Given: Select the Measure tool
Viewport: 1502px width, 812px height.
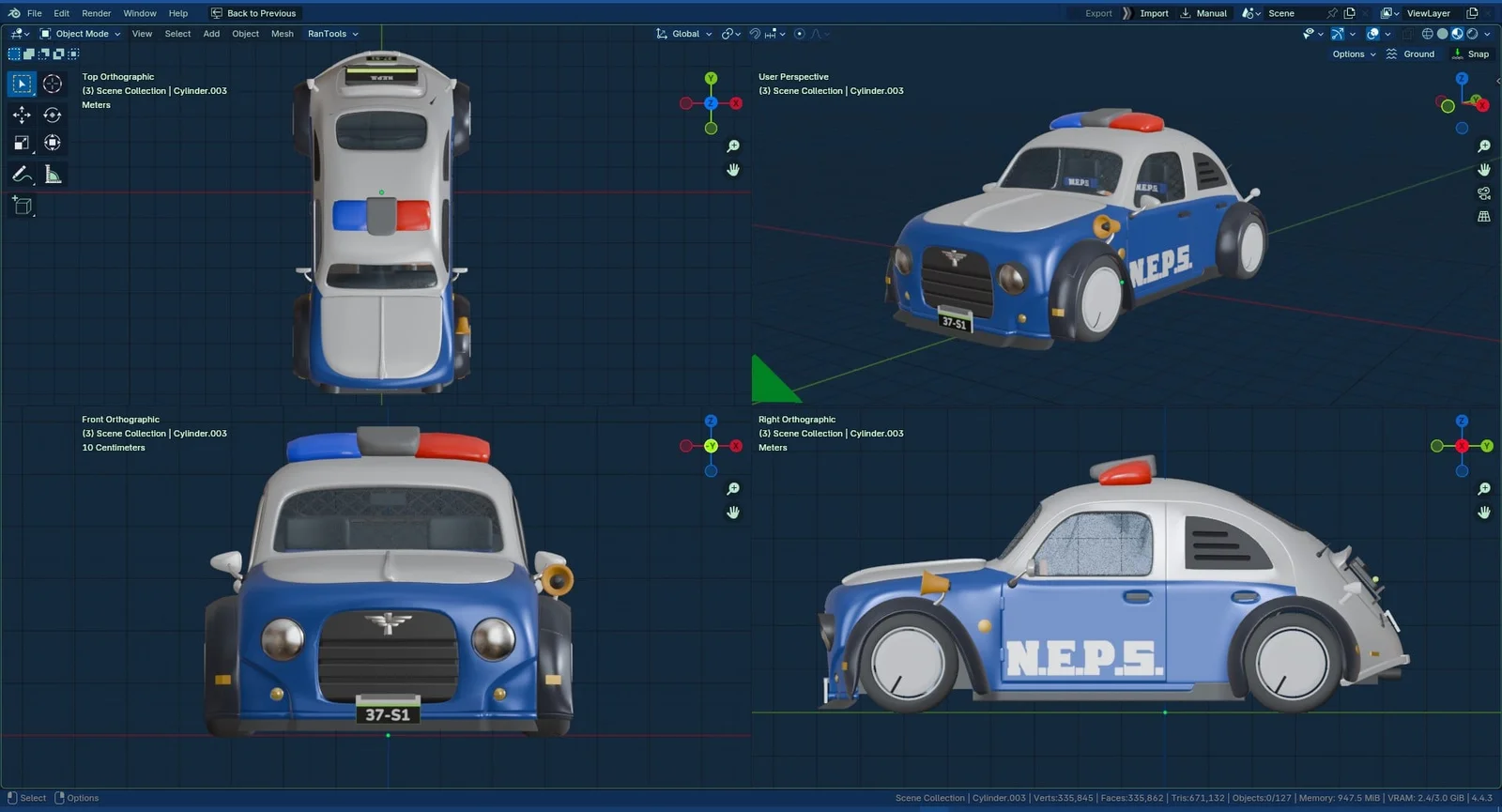Looking at the screenshot, I should [52, 174].
